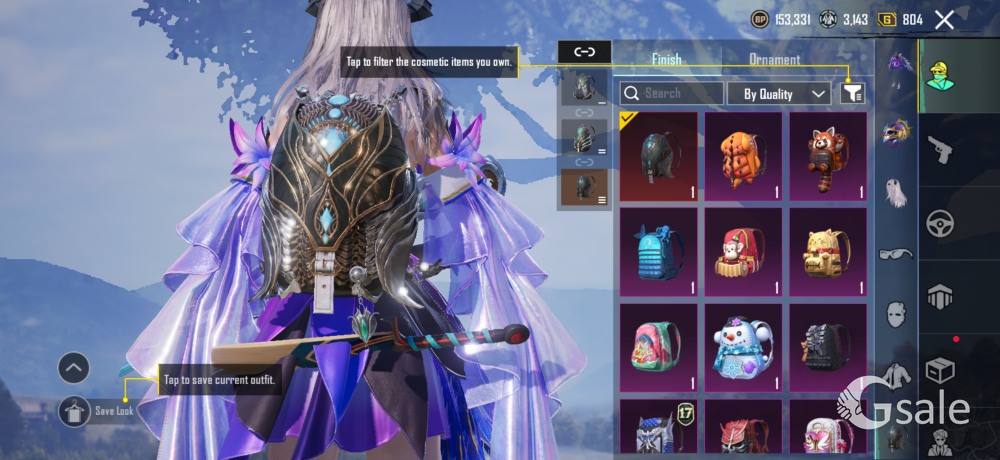This screenshot has height=460, width=1000.
Task: Select the equipped dark helmet backpack
Action: (x=658, y=156)
